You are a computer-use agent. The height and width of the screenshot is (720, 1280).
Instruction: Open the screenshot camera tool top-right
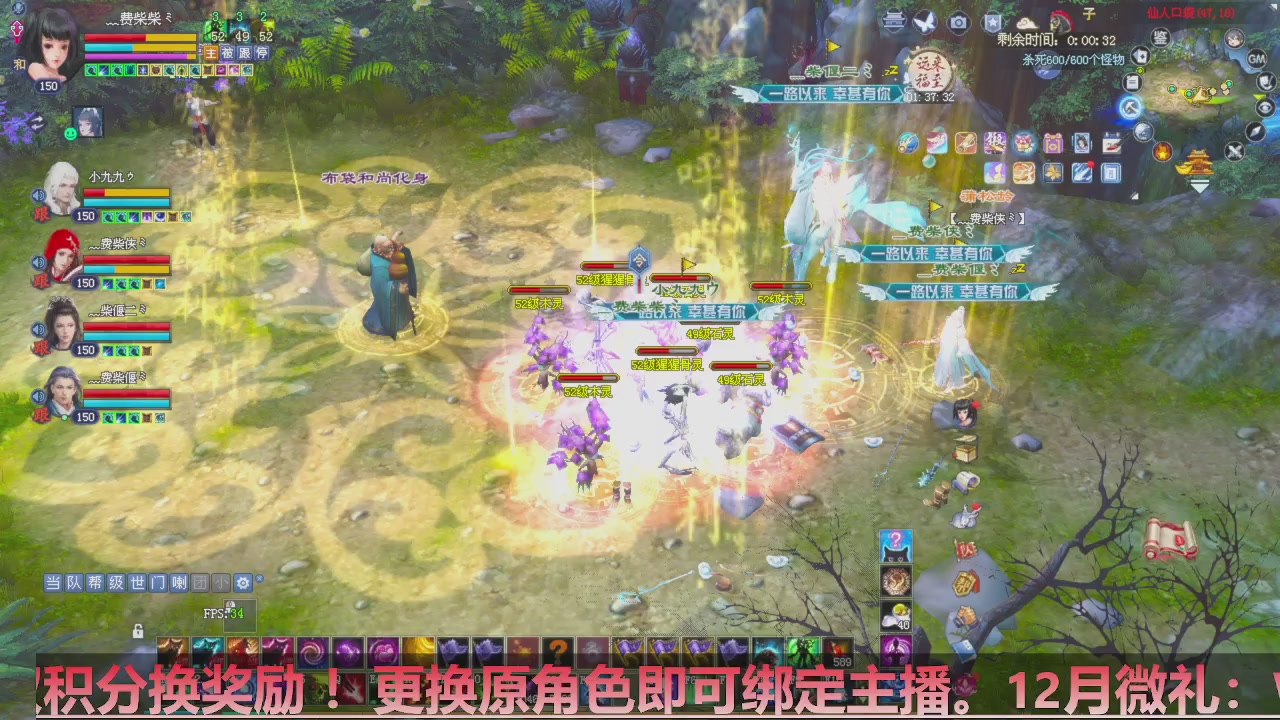(958, 21)
